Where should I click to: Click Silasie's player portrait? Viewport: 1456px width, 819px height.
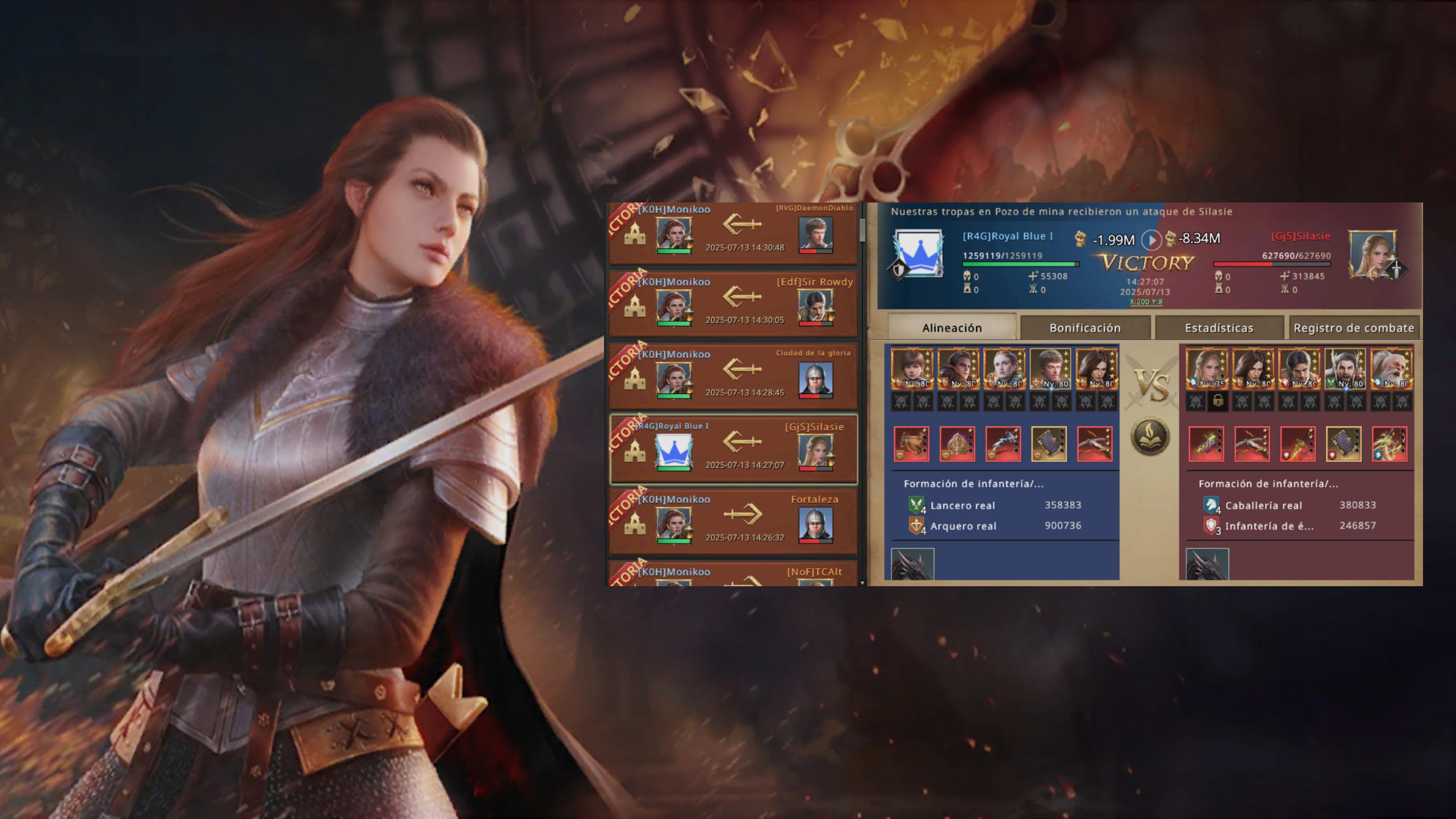coord(1372,254)
